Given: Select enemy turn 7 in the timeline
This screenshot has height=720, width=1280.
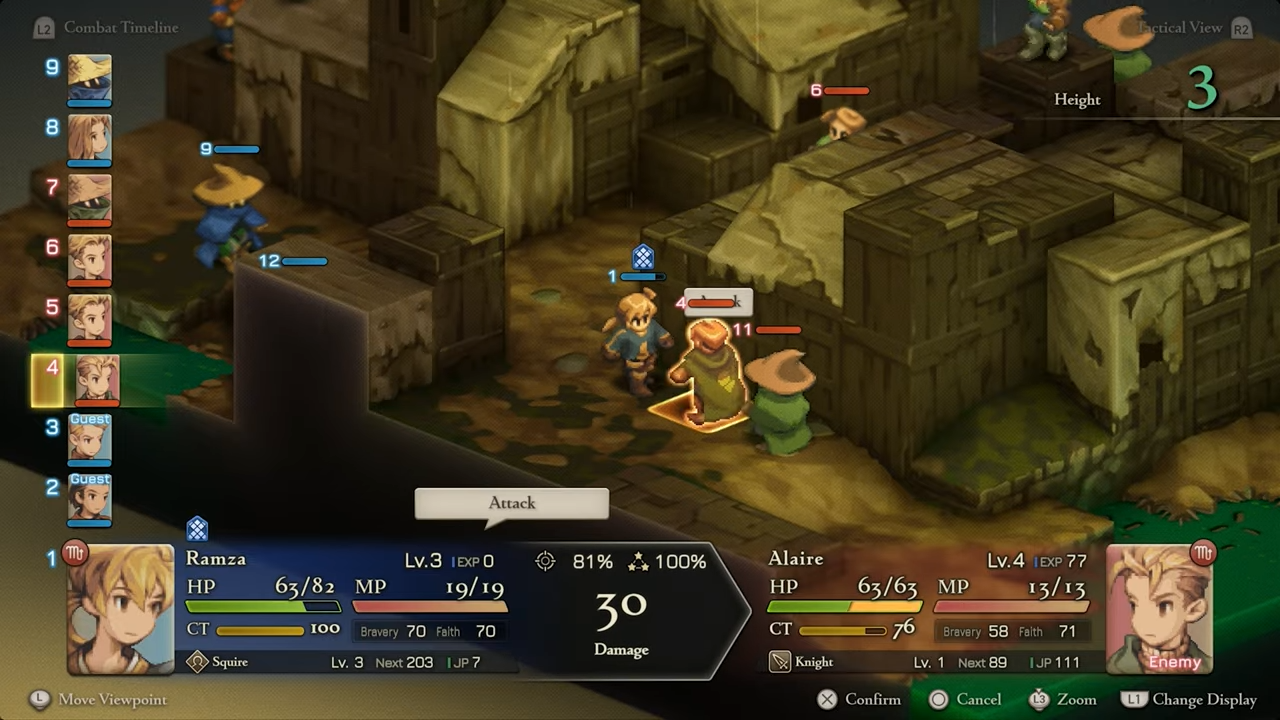Looking at the screenshot, I should 89,199.
